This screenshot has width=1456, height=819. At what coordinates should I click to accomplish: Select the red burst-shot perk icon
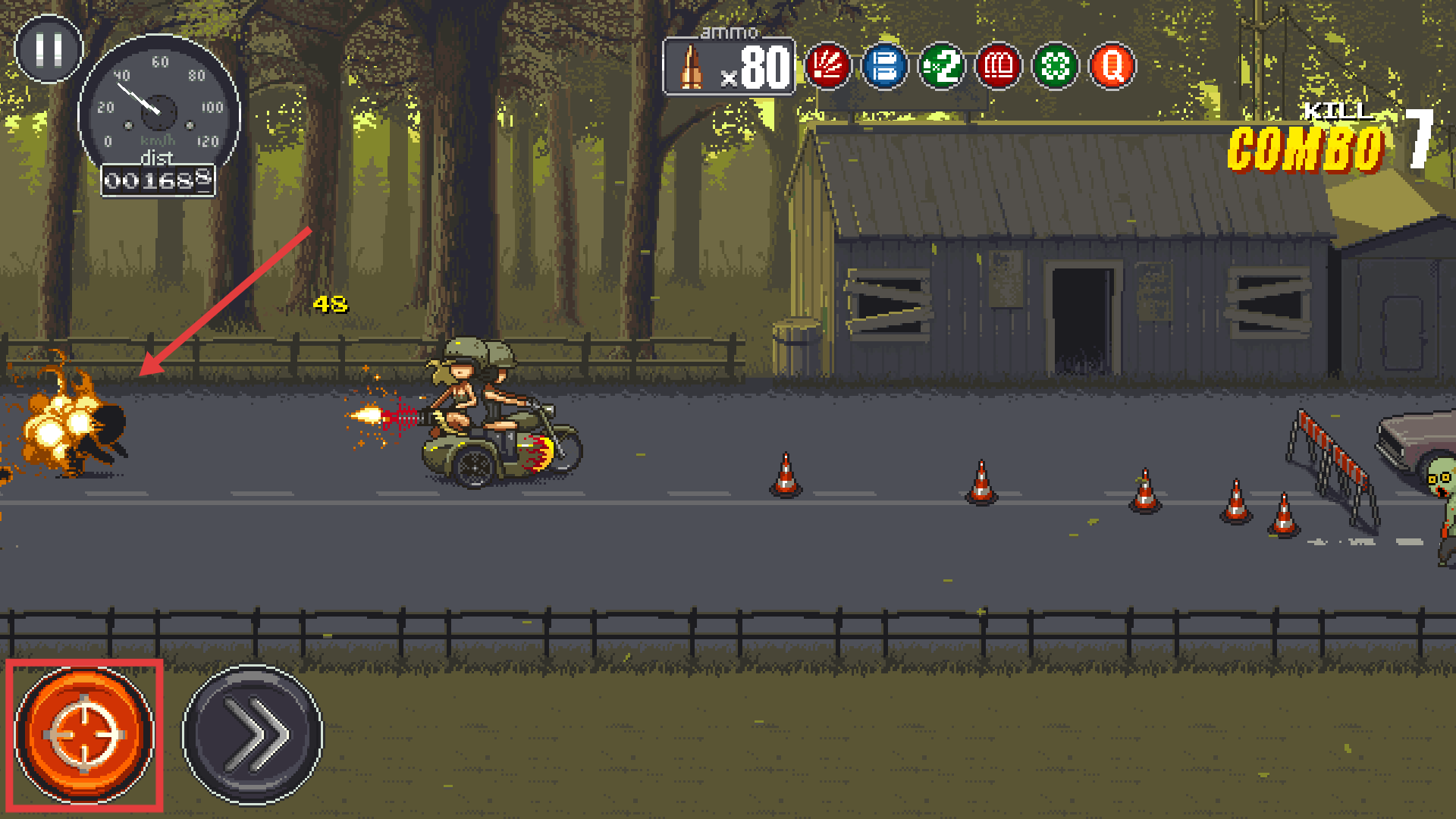tap(827, 67)
